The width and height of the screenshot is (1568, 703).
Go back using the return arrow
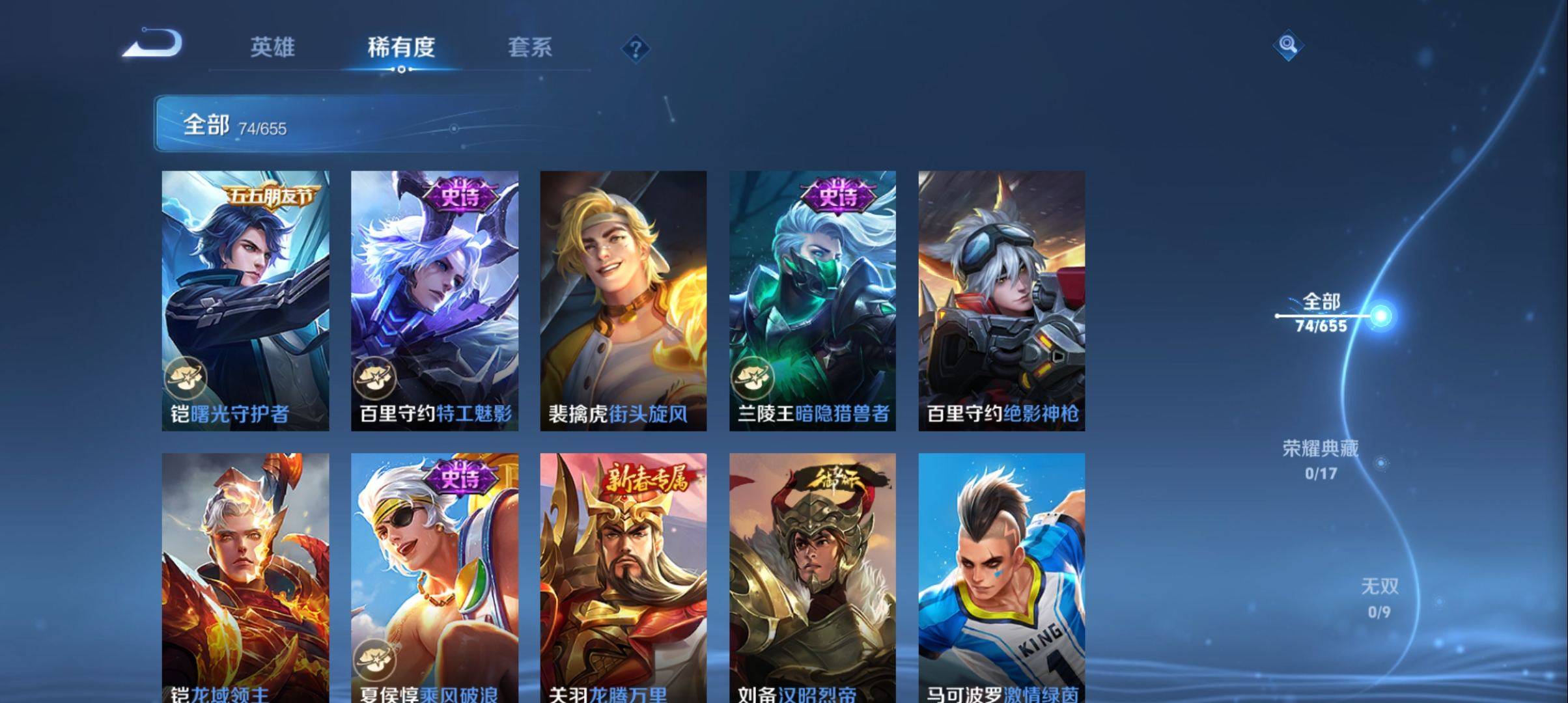point(153,44)
